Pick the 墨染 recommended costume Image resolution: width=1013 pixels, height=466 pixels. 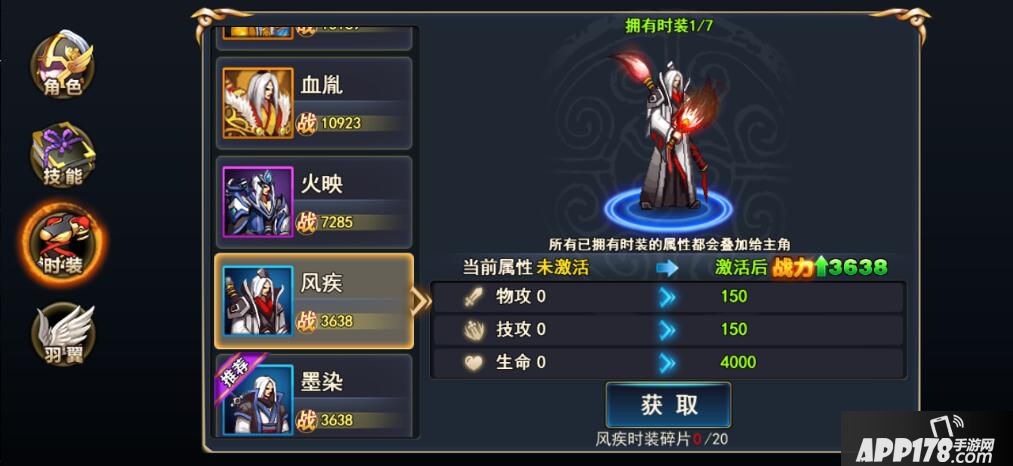(x=314, y=400)
